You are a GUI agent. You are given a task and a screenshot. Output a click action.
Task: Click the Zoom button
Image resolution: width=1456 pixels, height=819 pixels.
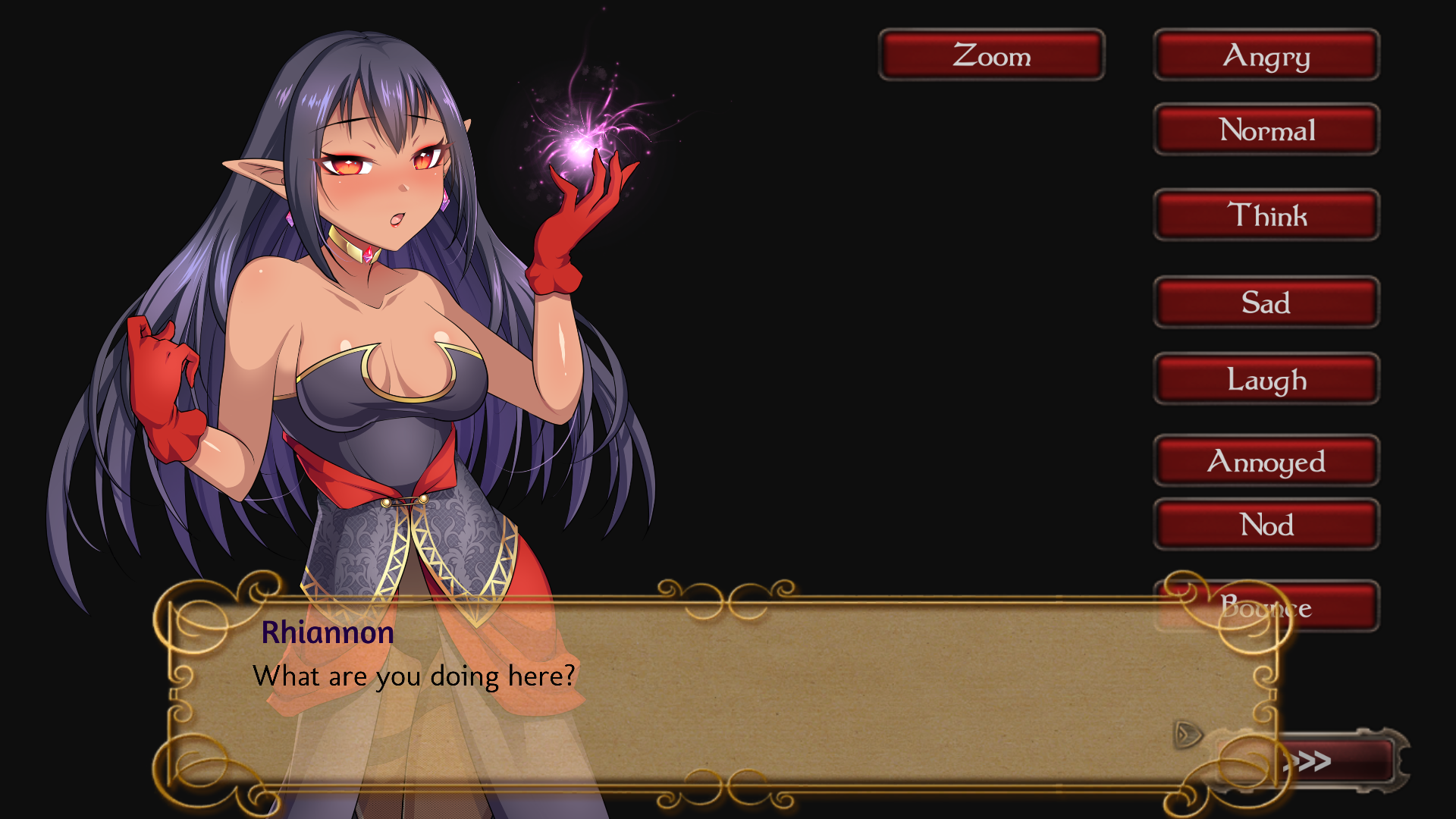click(x=991, y=55)
